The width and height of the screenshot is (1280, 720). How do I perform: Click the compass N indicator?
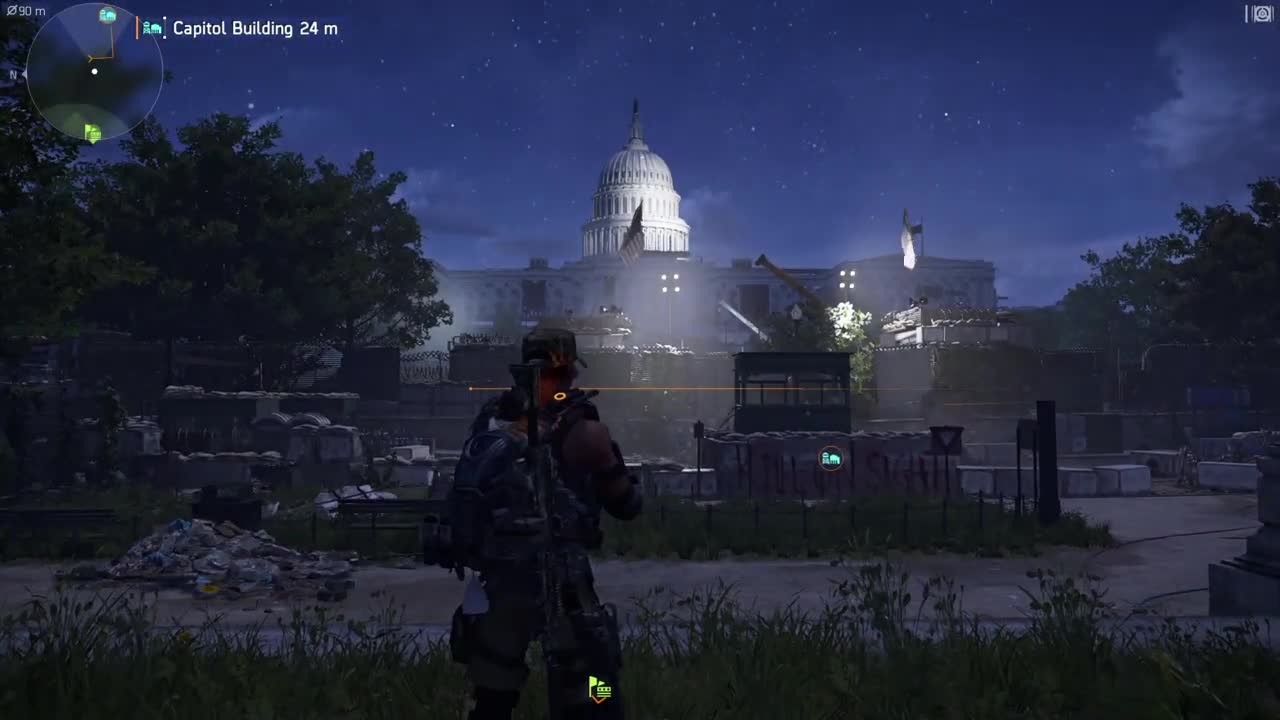point(11,74)
